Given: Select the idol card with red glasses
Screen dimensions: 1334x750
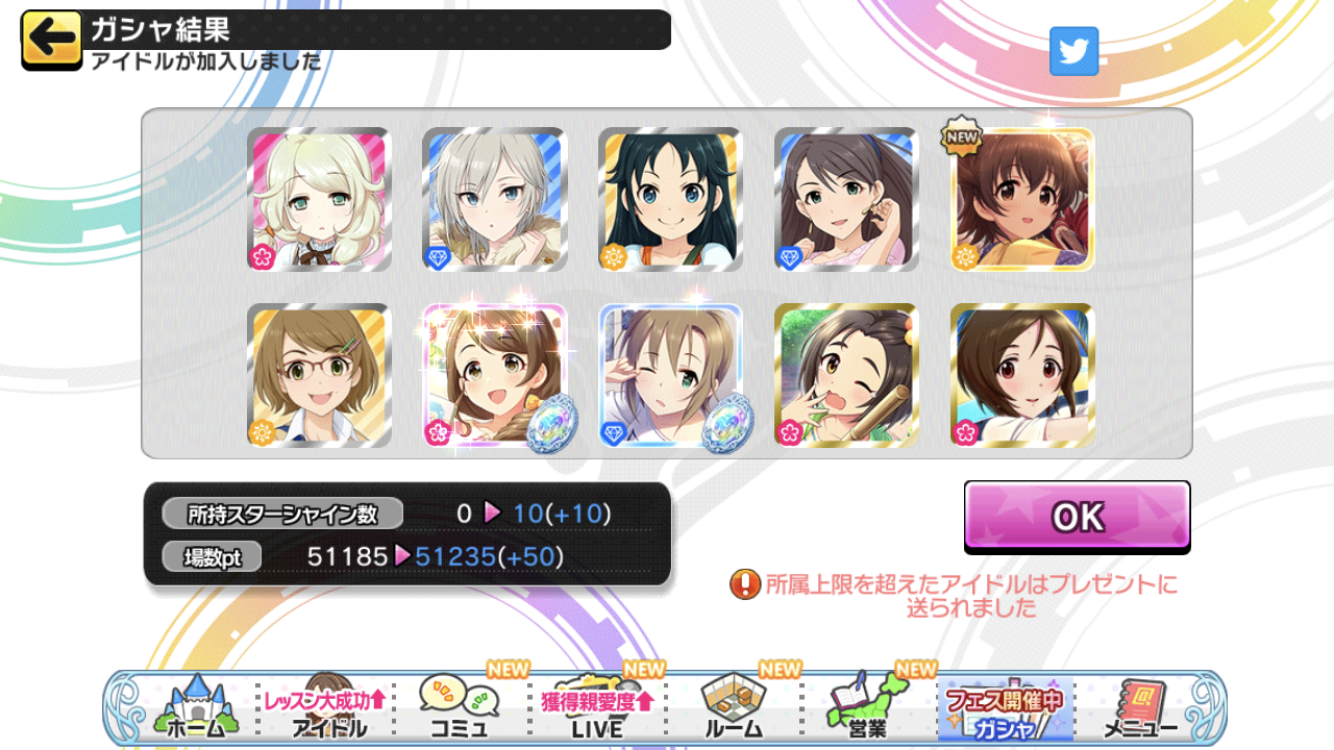Looking at the screenshot, I should coord(319,375).
